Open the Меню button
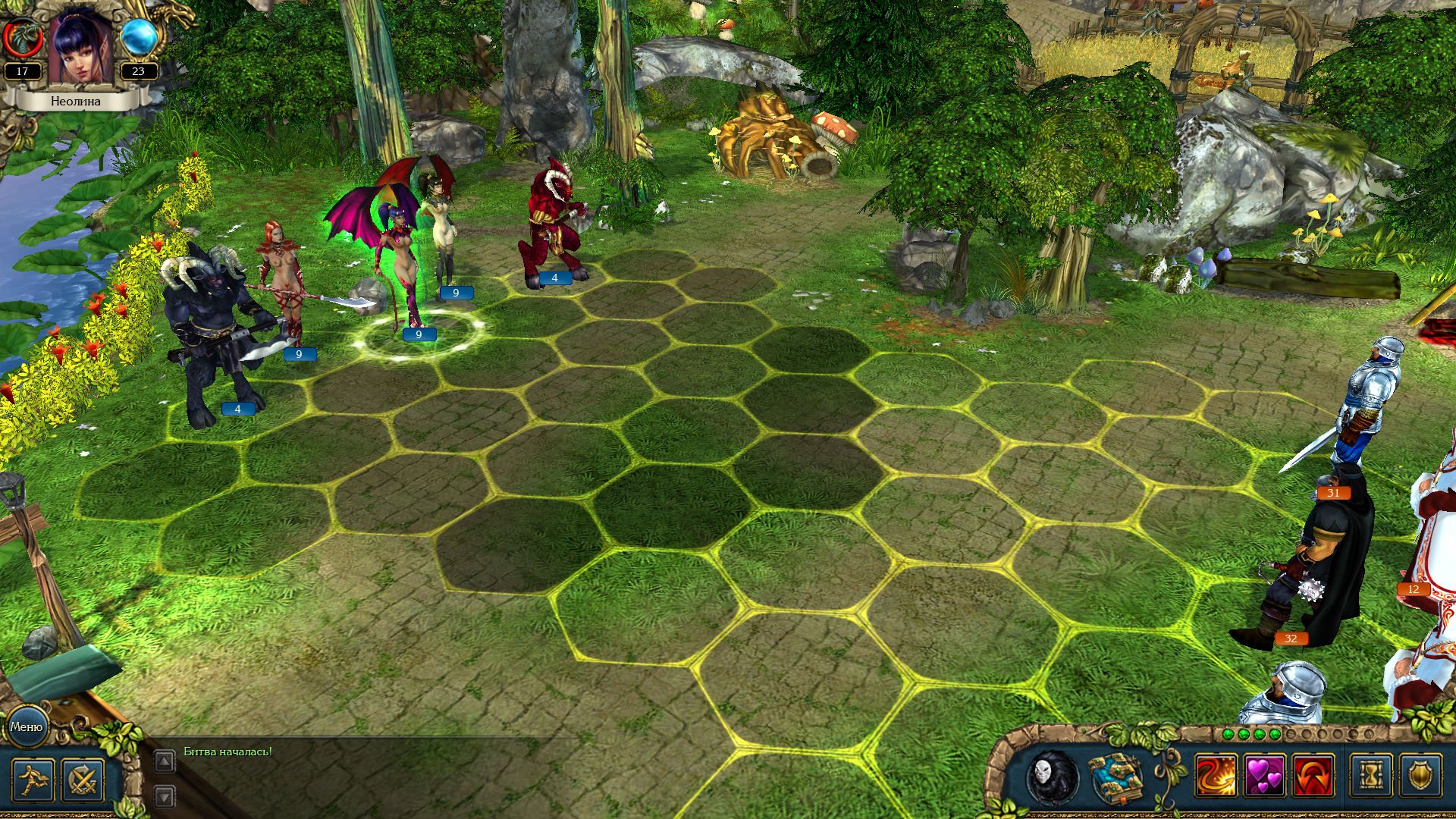 coord(27,726)
